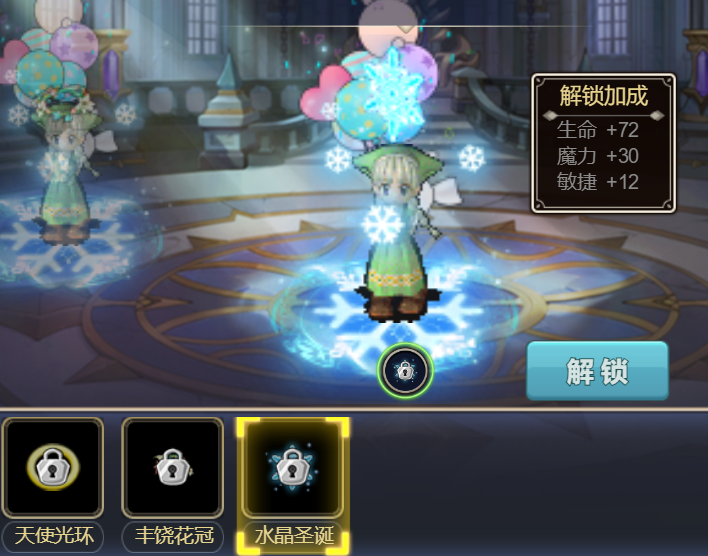Select the highlighted 水晶圣诞 effect slot
708x556 pixels.
[292, 468]
